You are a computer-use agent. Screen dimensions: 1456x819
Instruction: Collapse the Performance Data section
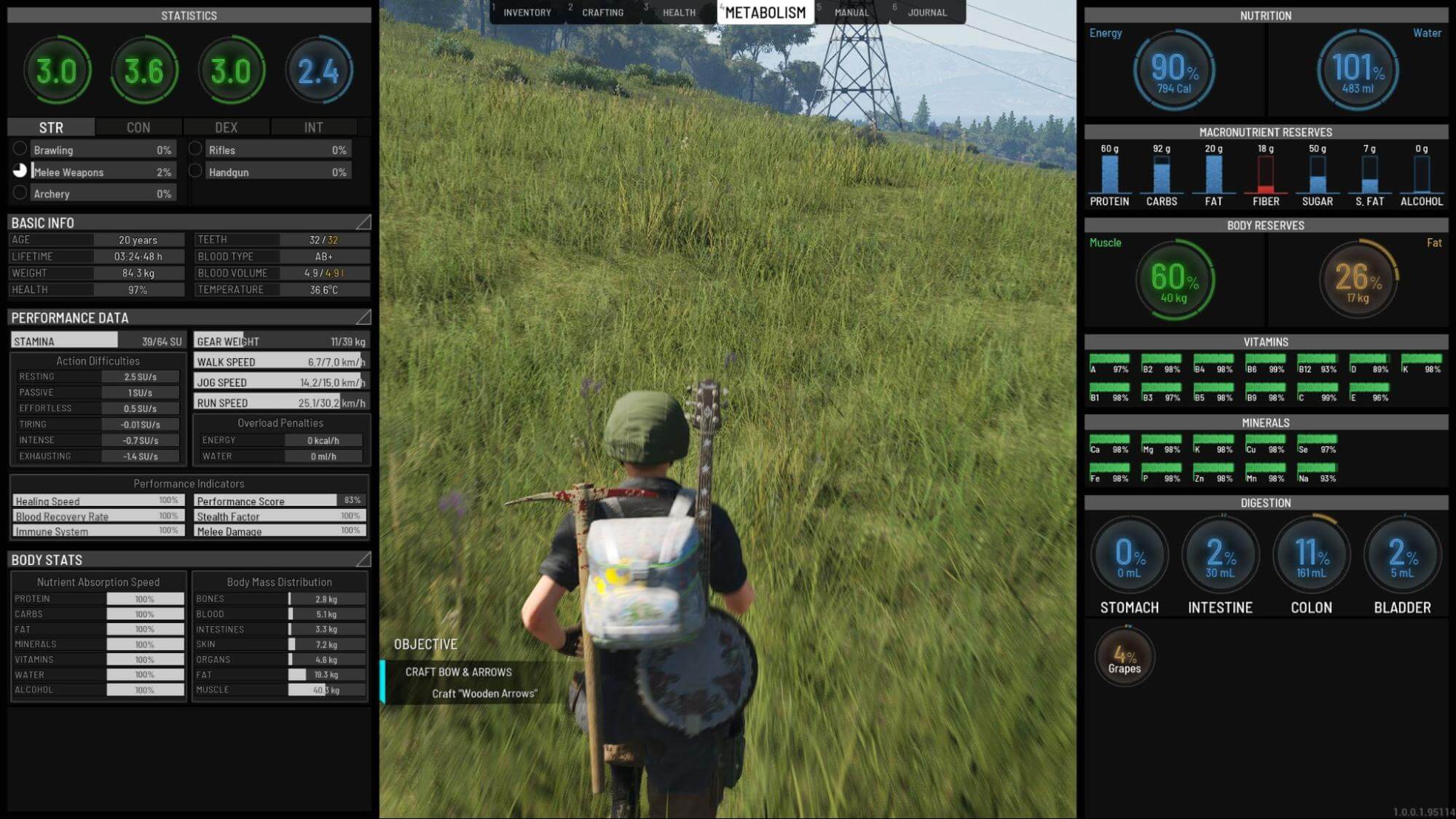point(363,317)
